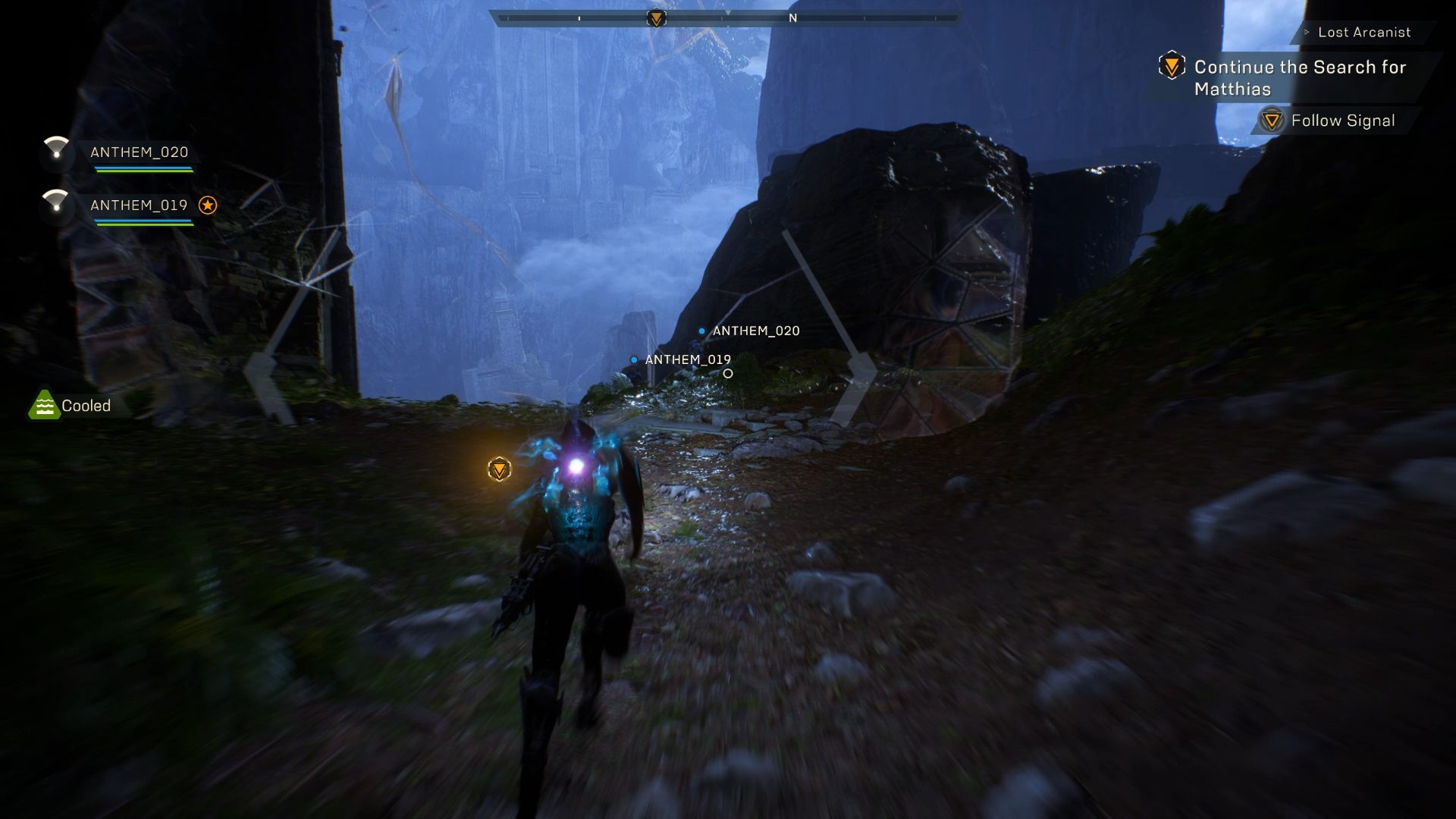The height and width of the screenshot is (819, 1456).
Task: Toggle the left chevron navigation arrow overlay
Action: [262, 364]
